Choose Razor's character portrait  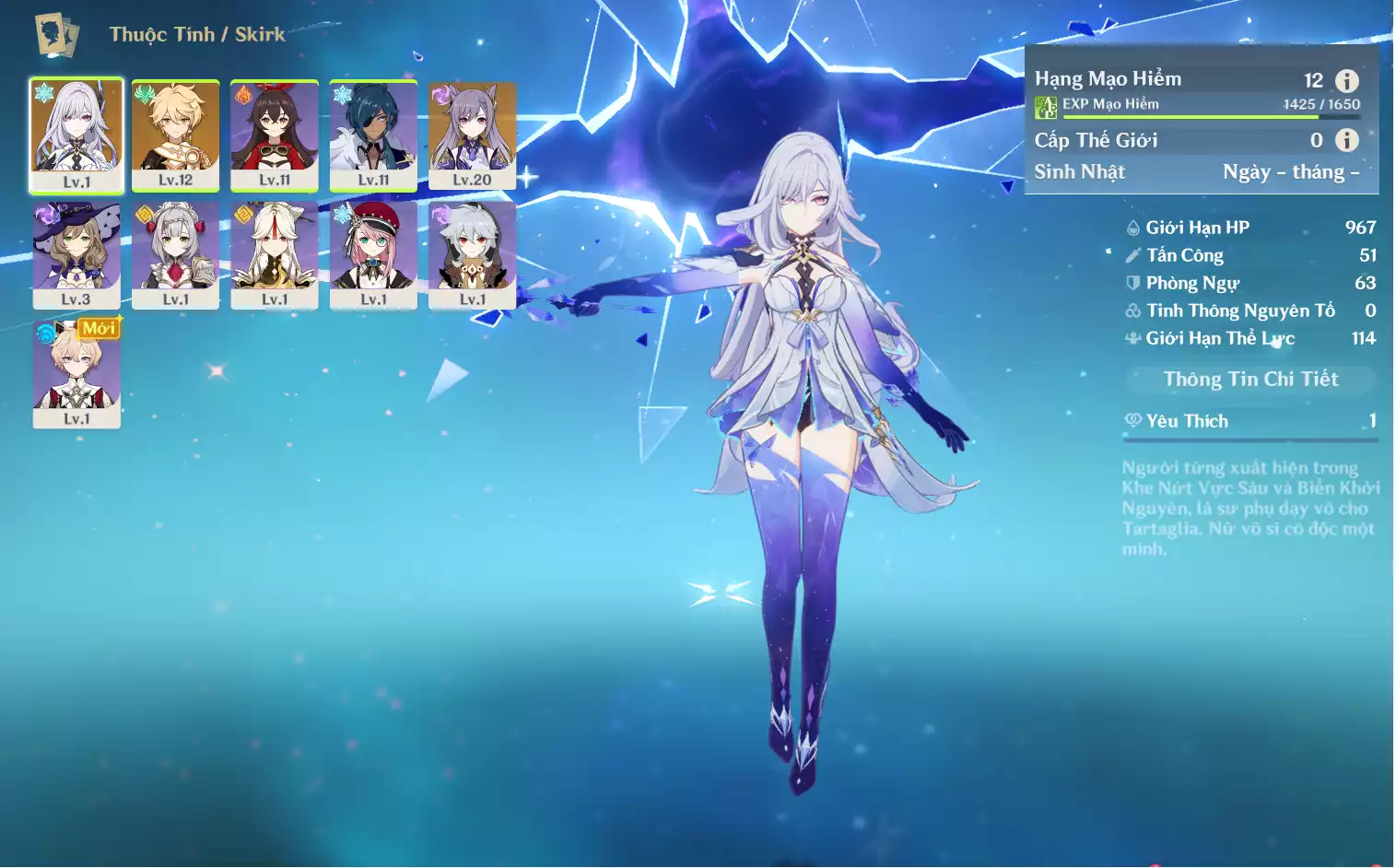pyautogui.click(x=472, y=254)
